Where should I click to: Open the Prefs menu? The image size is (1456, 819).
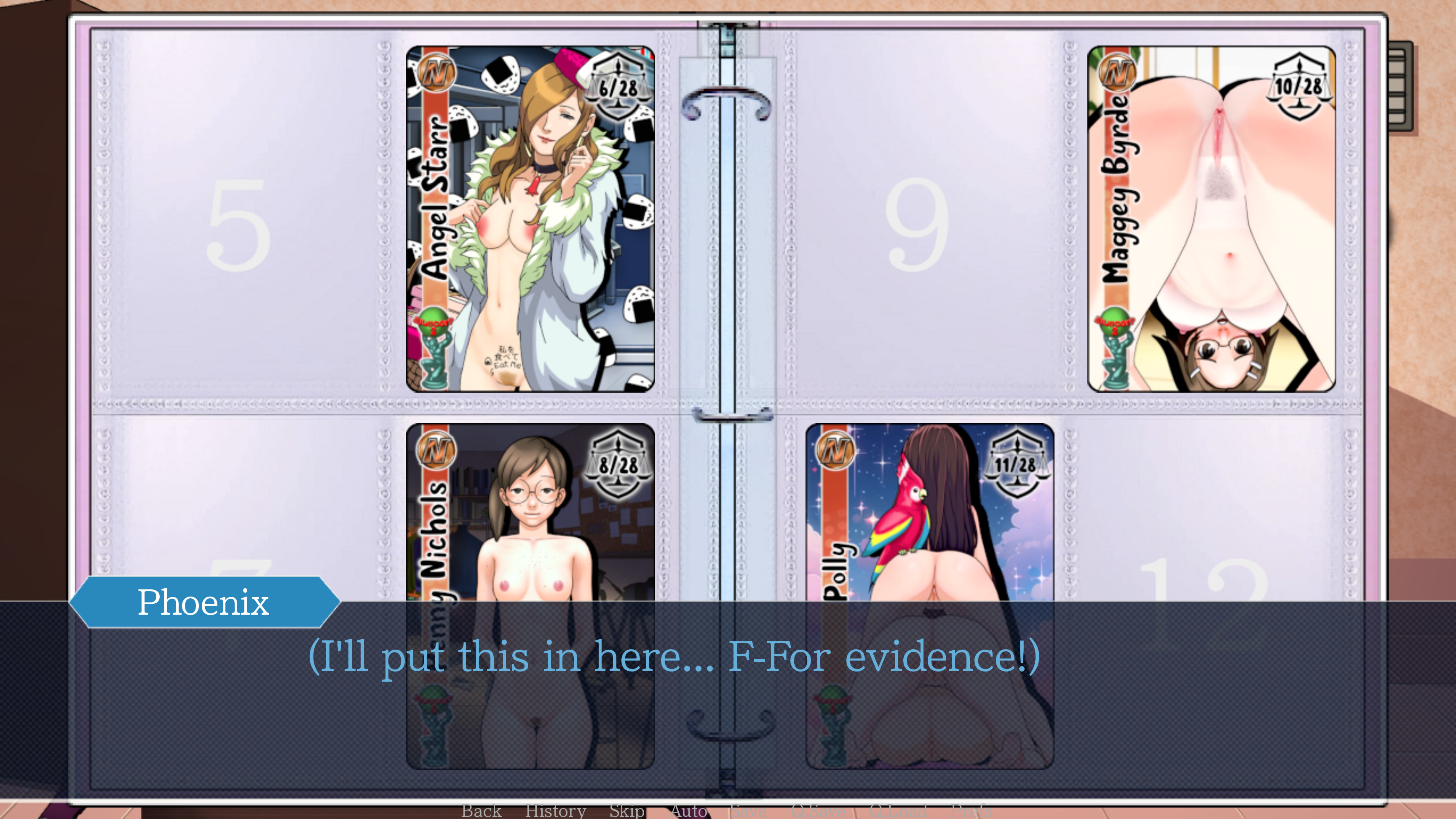point(972,811)
